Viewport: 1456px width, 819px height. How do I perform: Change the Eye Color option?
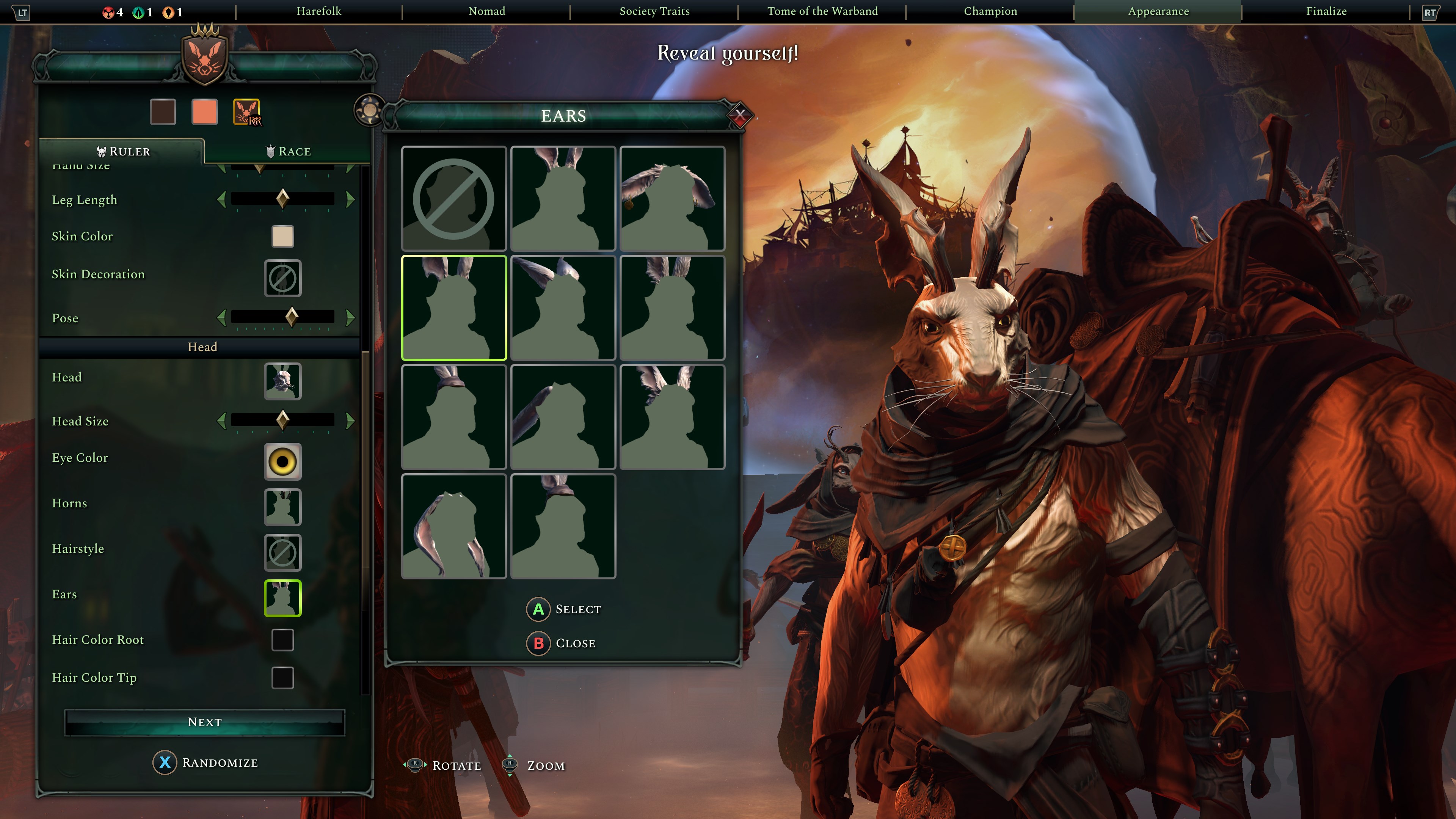point(282,462)
